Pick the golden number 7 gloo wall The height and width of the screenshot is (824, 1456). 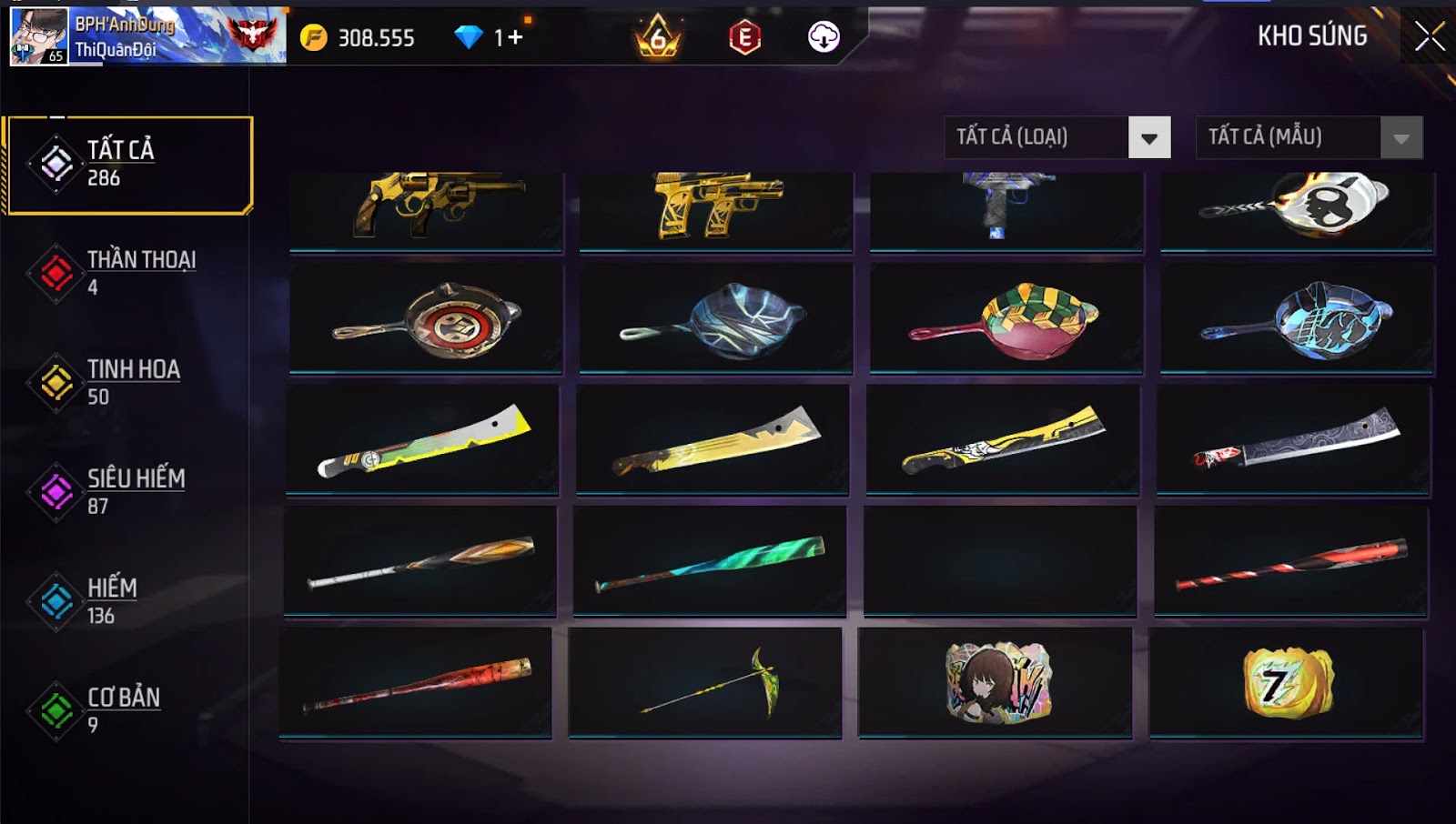[x=1287, y=682]
